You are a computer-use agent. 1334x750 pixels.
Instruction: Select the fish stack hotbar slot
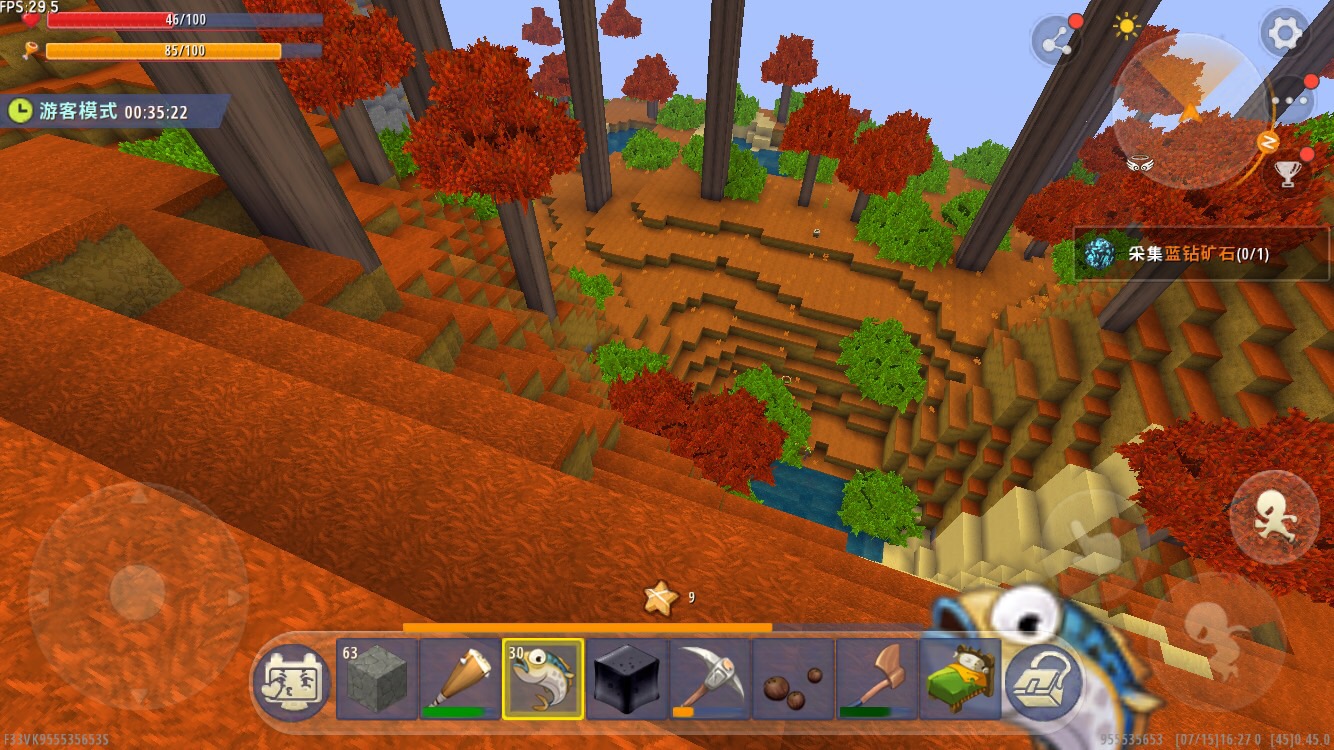pyautogui.click(x=543, y=679)
